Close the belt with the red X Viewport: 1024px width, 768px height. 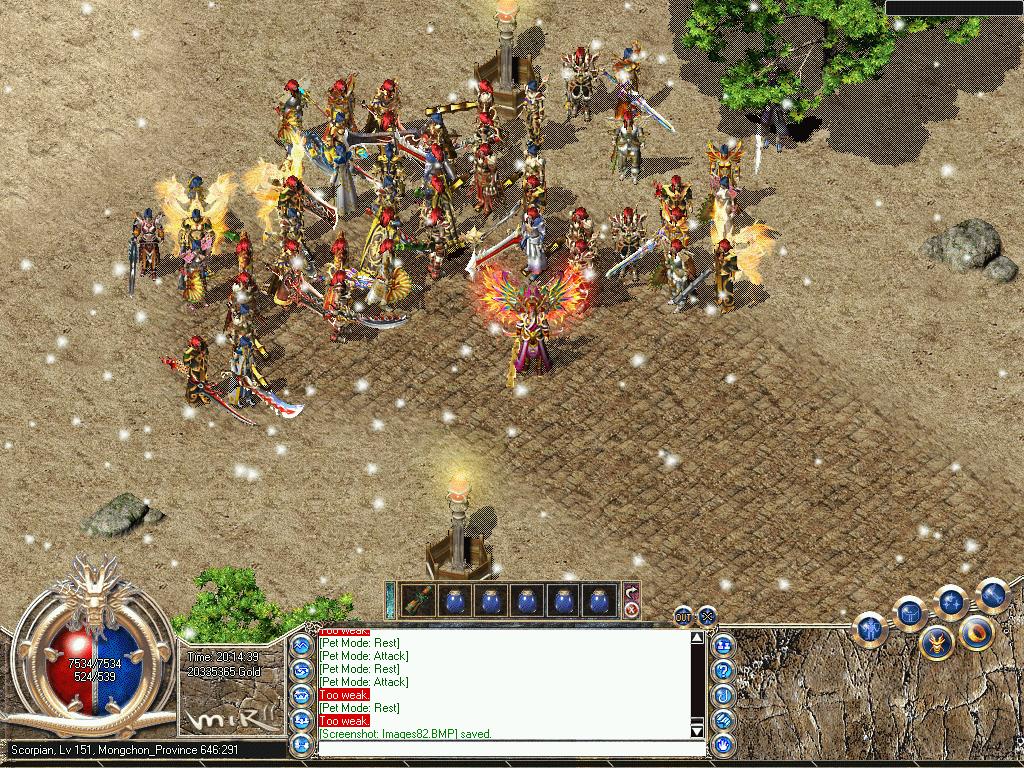pyautogui.click(x=631, y=609)
